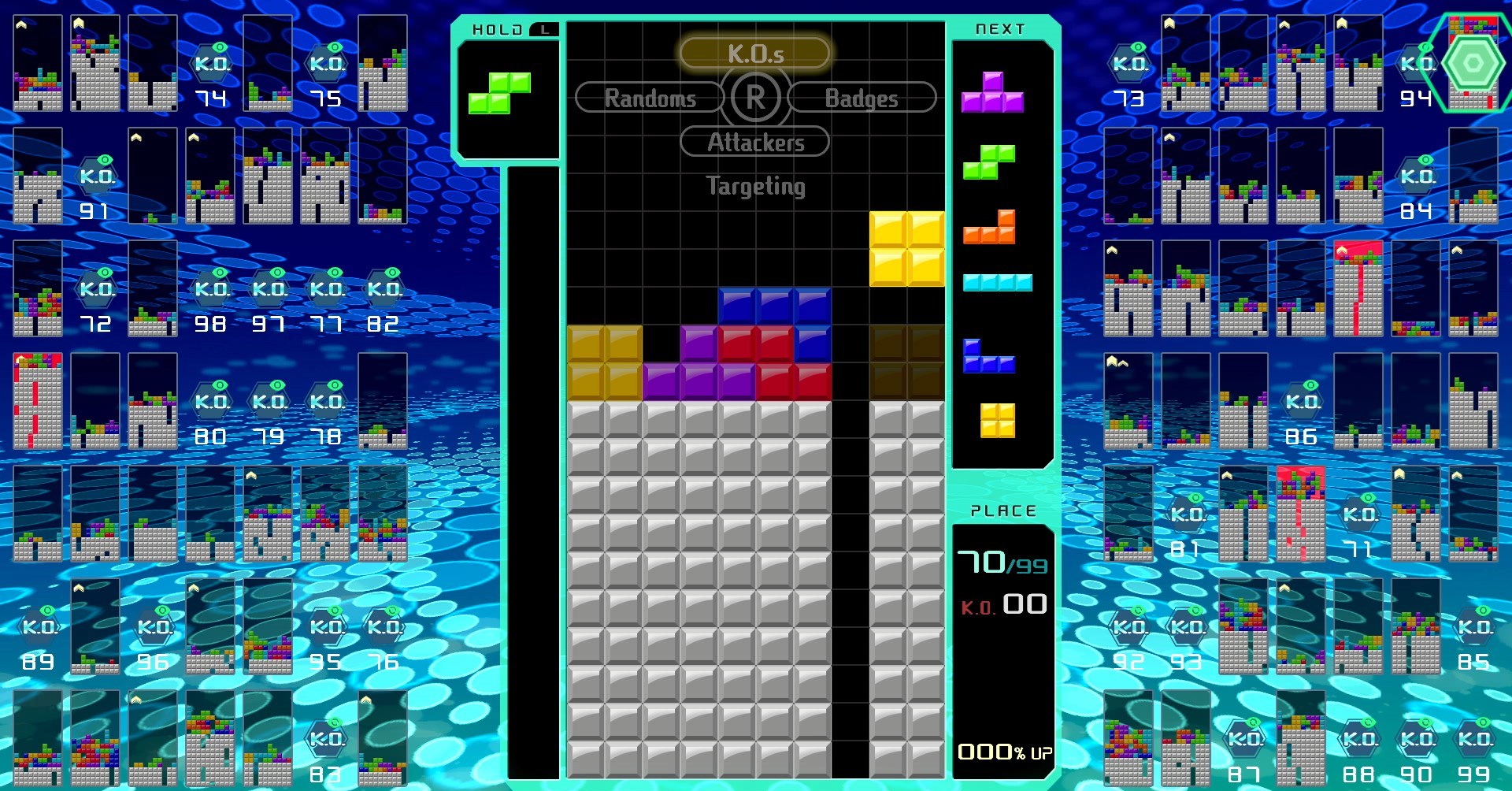
Task: Target the hexagon-highlighted opponent board
Action: click(x=1473, y=63)
